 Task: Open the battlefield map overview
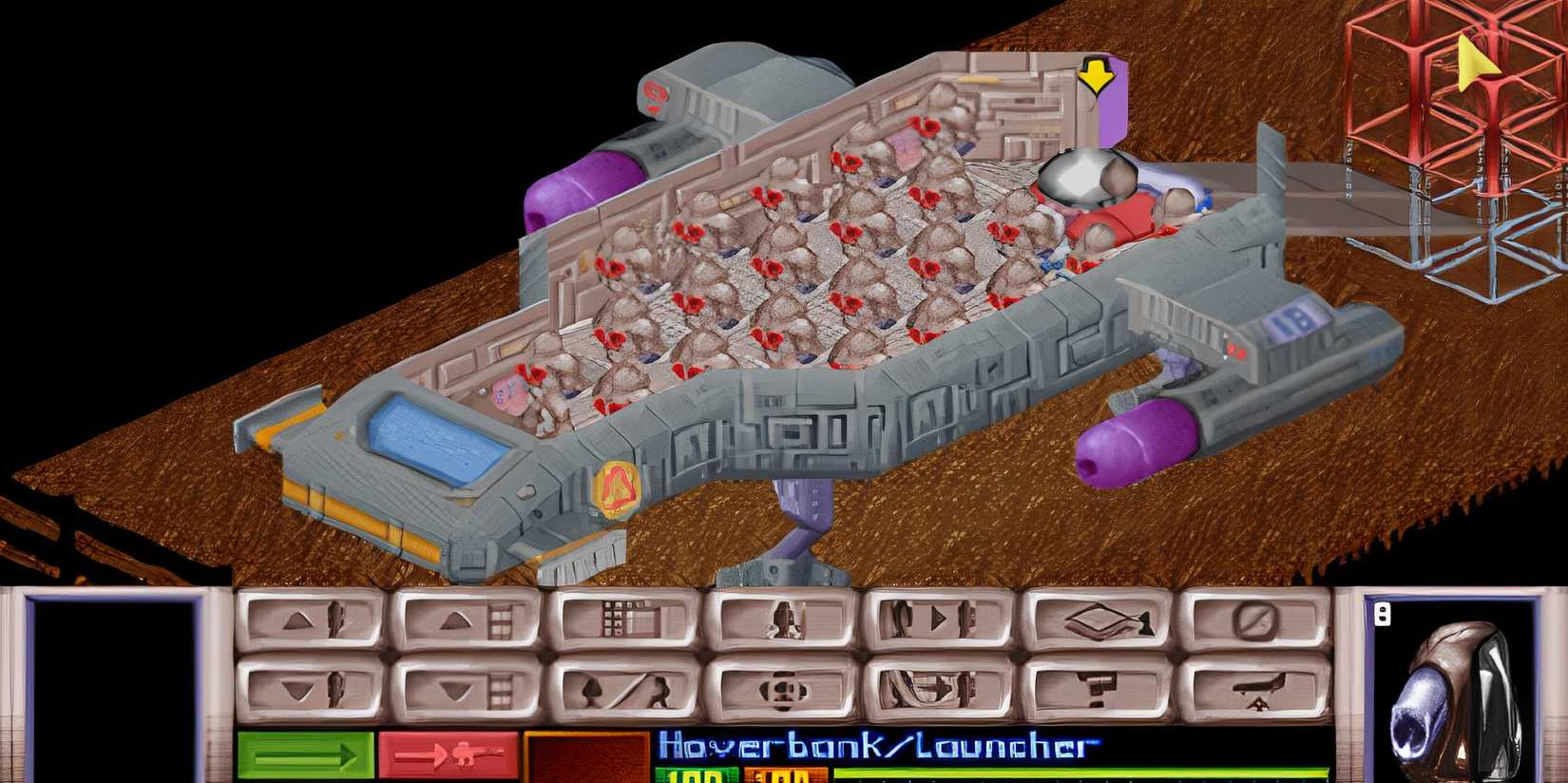click(622, 624)
